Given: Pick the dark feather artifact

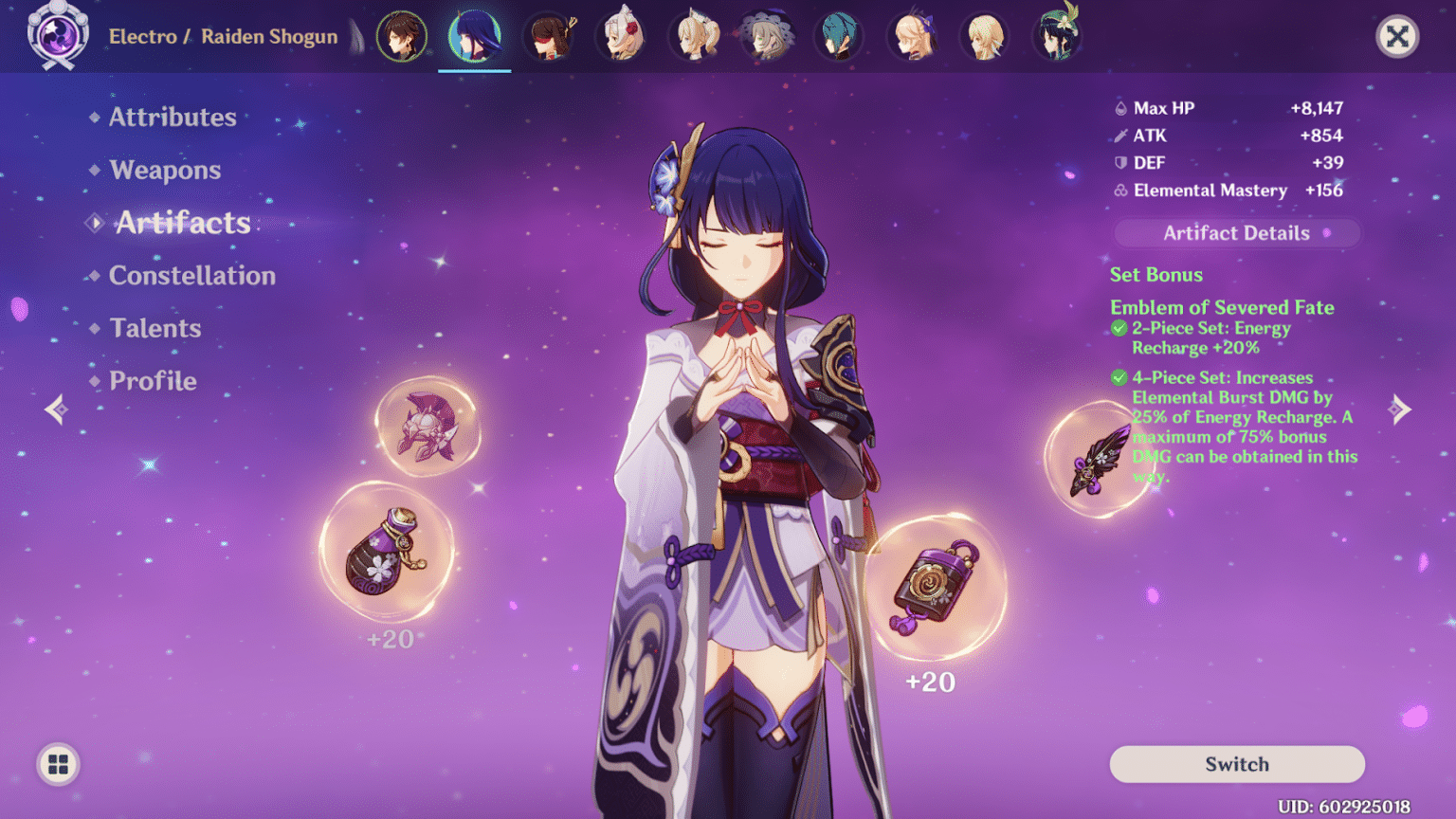Looking at the screenshot, I should [1098, 461].
